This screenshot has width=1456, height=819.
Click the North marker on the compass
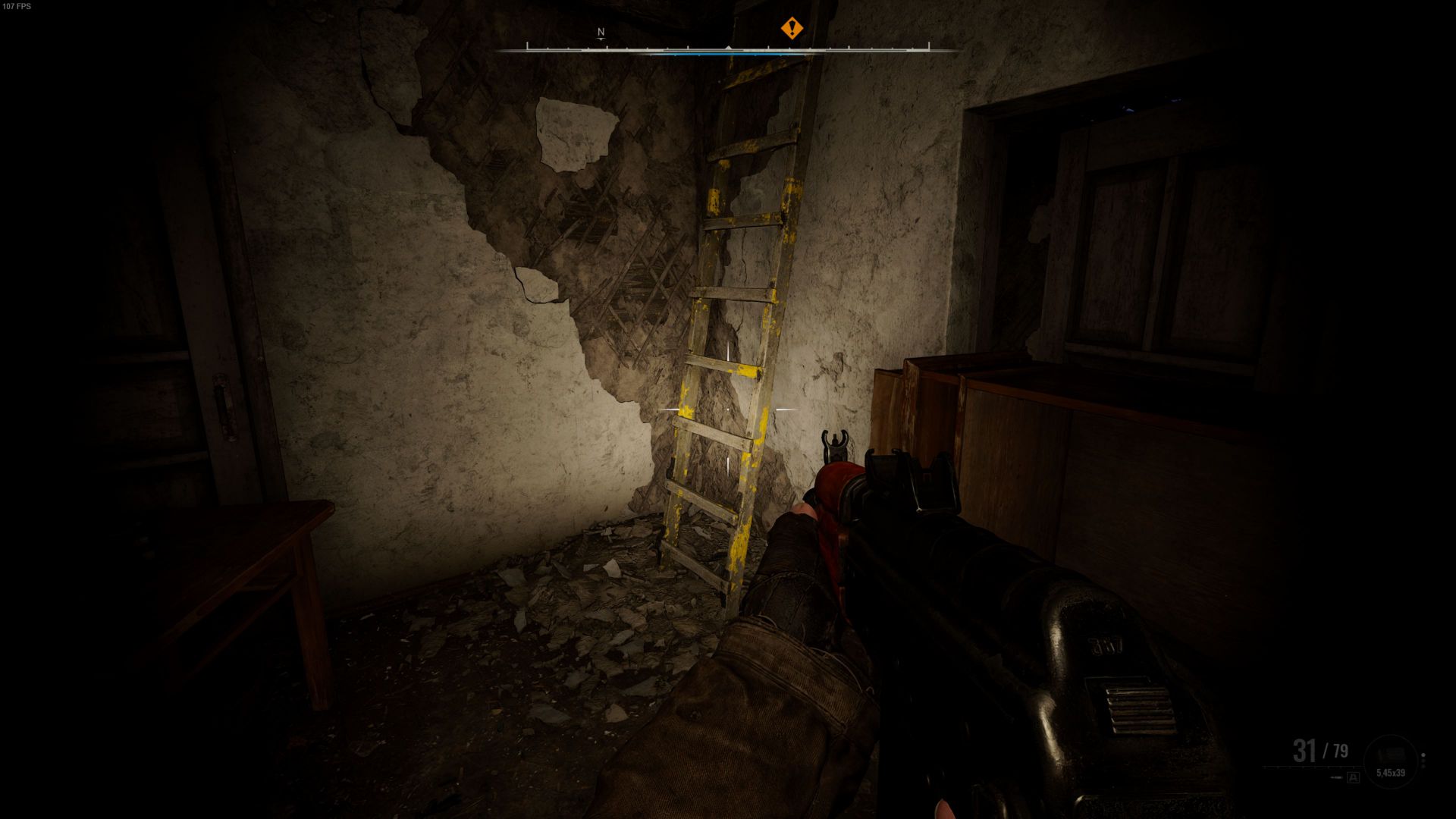601,33
